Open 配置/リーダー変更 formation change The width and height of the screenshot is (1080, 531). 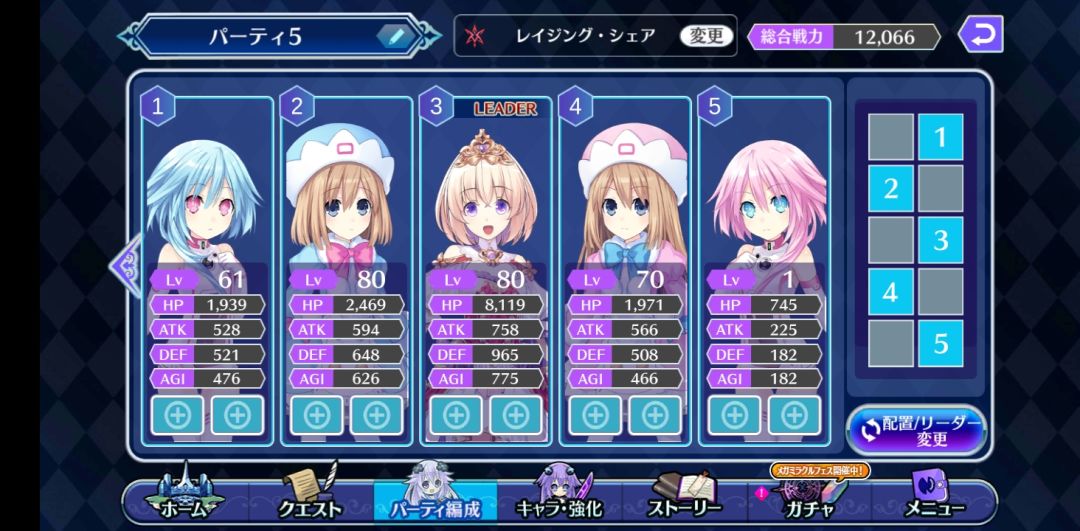click(x=916, y=431)
